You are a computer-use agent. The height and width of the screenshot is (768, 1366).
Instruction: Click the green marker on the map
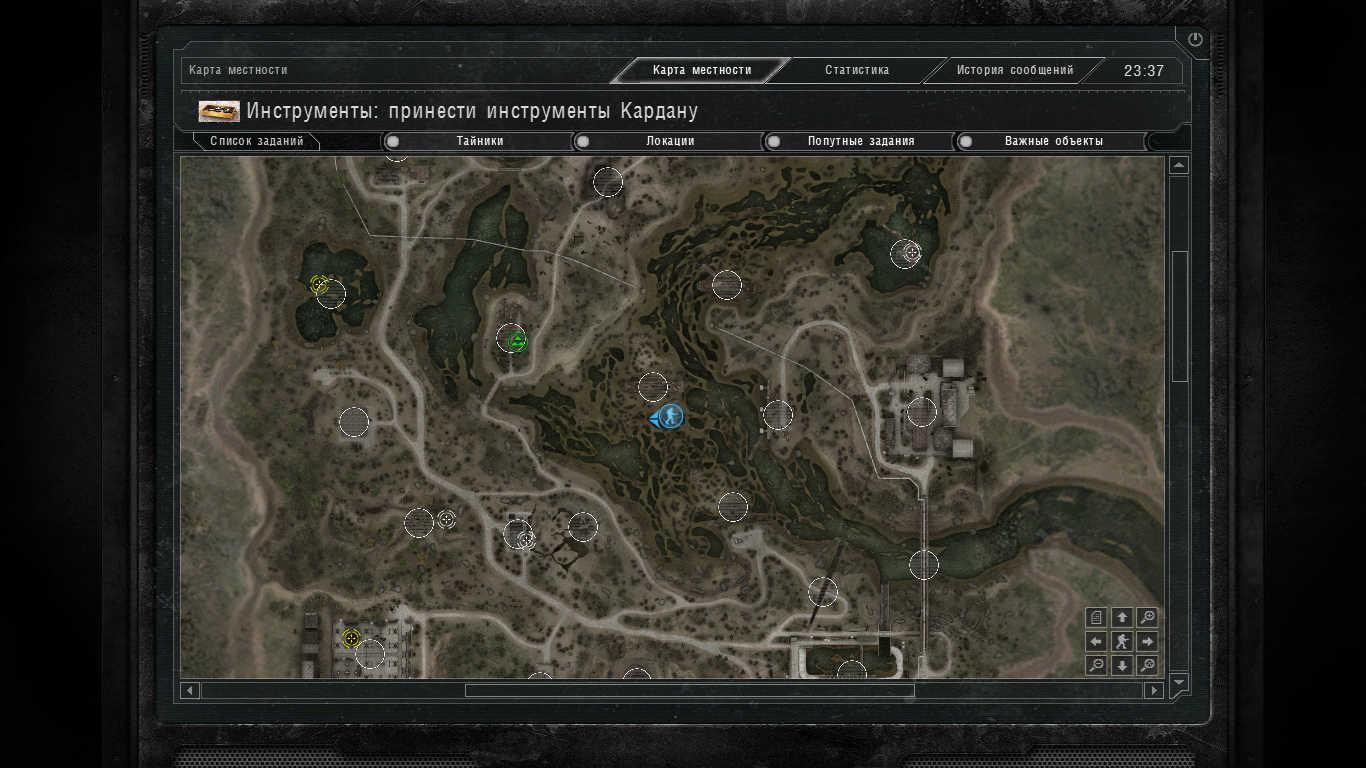(x=516, y=342)
